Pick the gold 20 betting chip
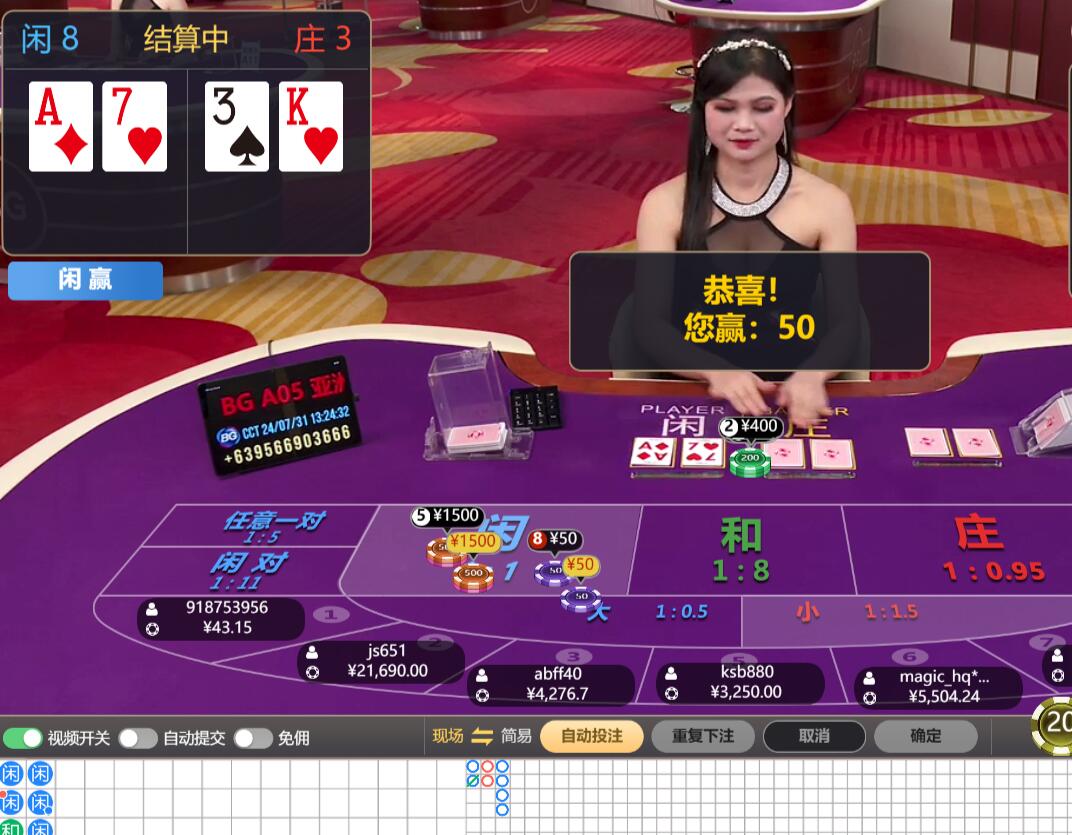 [x=1056, y=723]
